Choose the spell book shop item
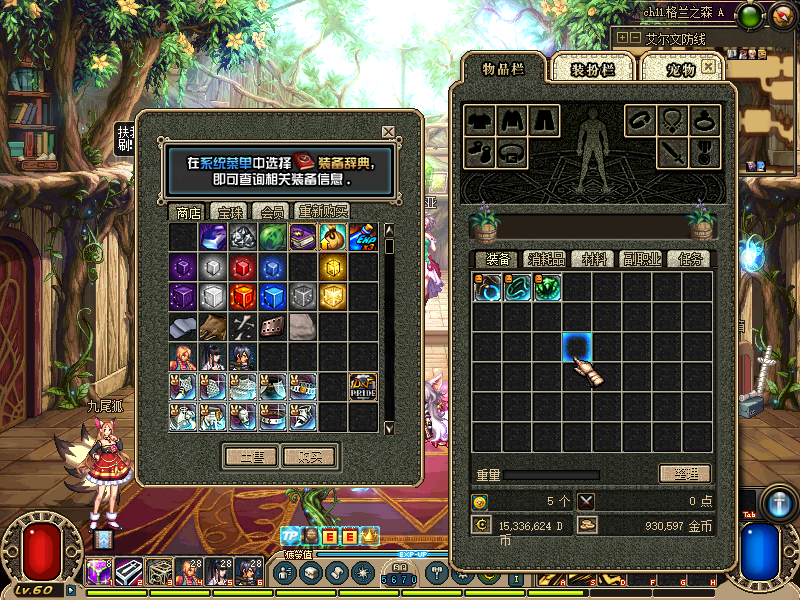 [303, 237]
